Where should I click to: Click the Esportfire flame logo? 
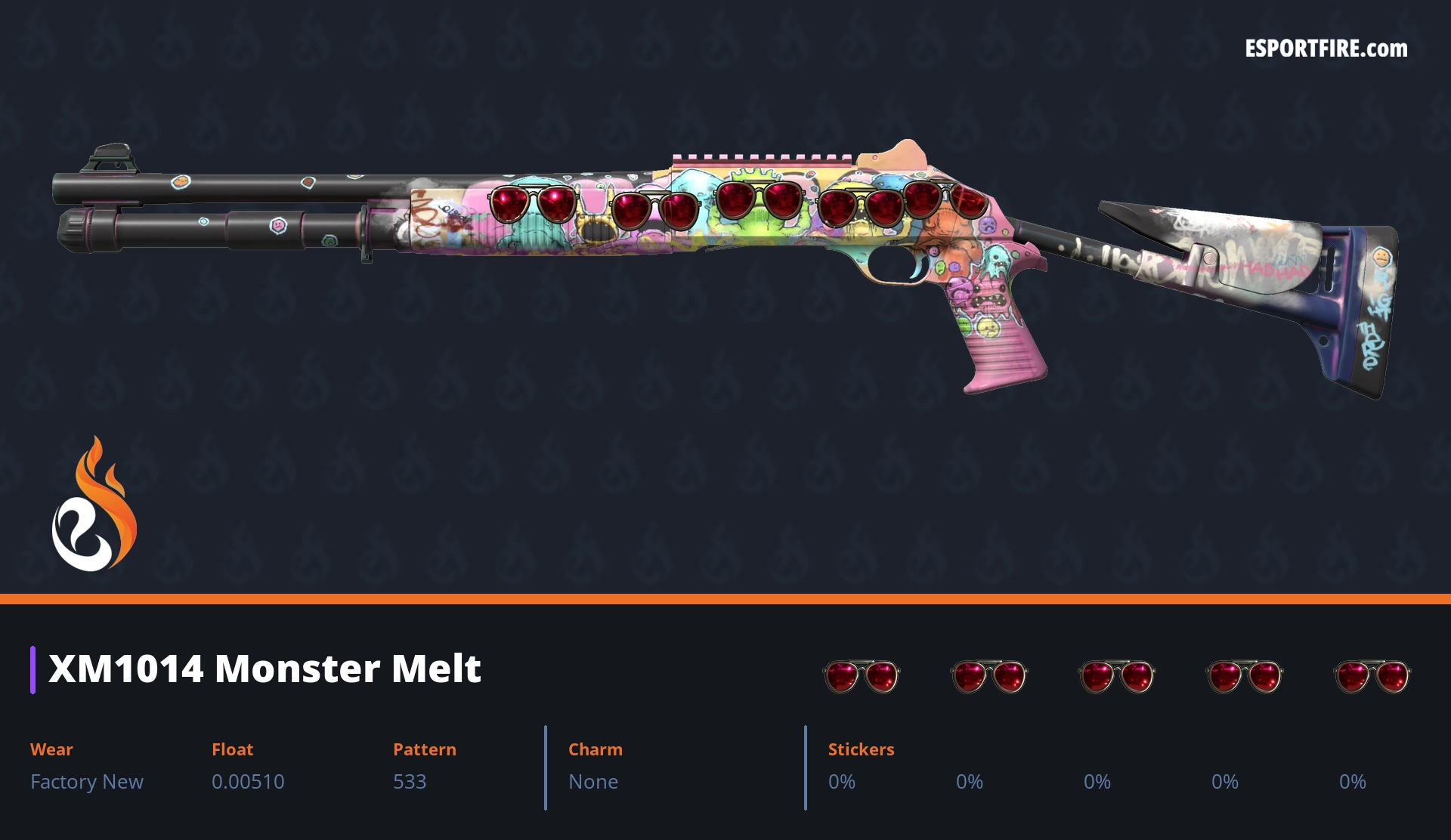coord(94,505)
